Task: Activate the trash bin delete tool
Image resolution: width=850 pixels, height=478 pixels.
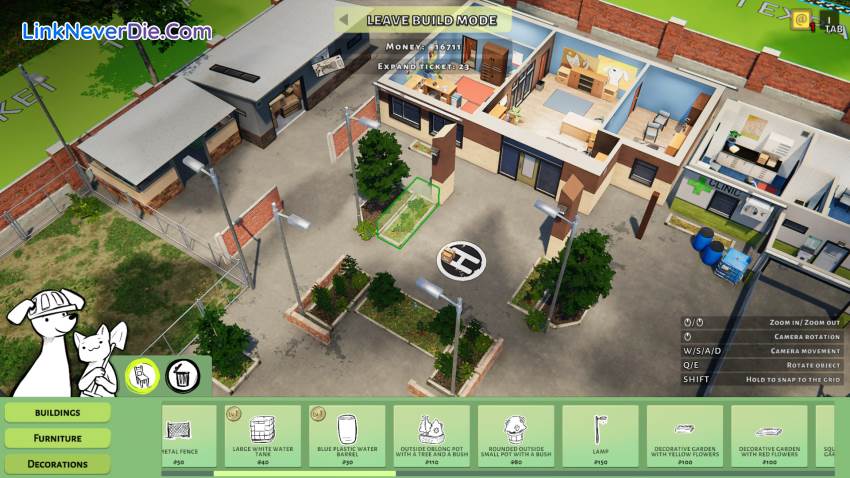Action: [x=182, y=376]
